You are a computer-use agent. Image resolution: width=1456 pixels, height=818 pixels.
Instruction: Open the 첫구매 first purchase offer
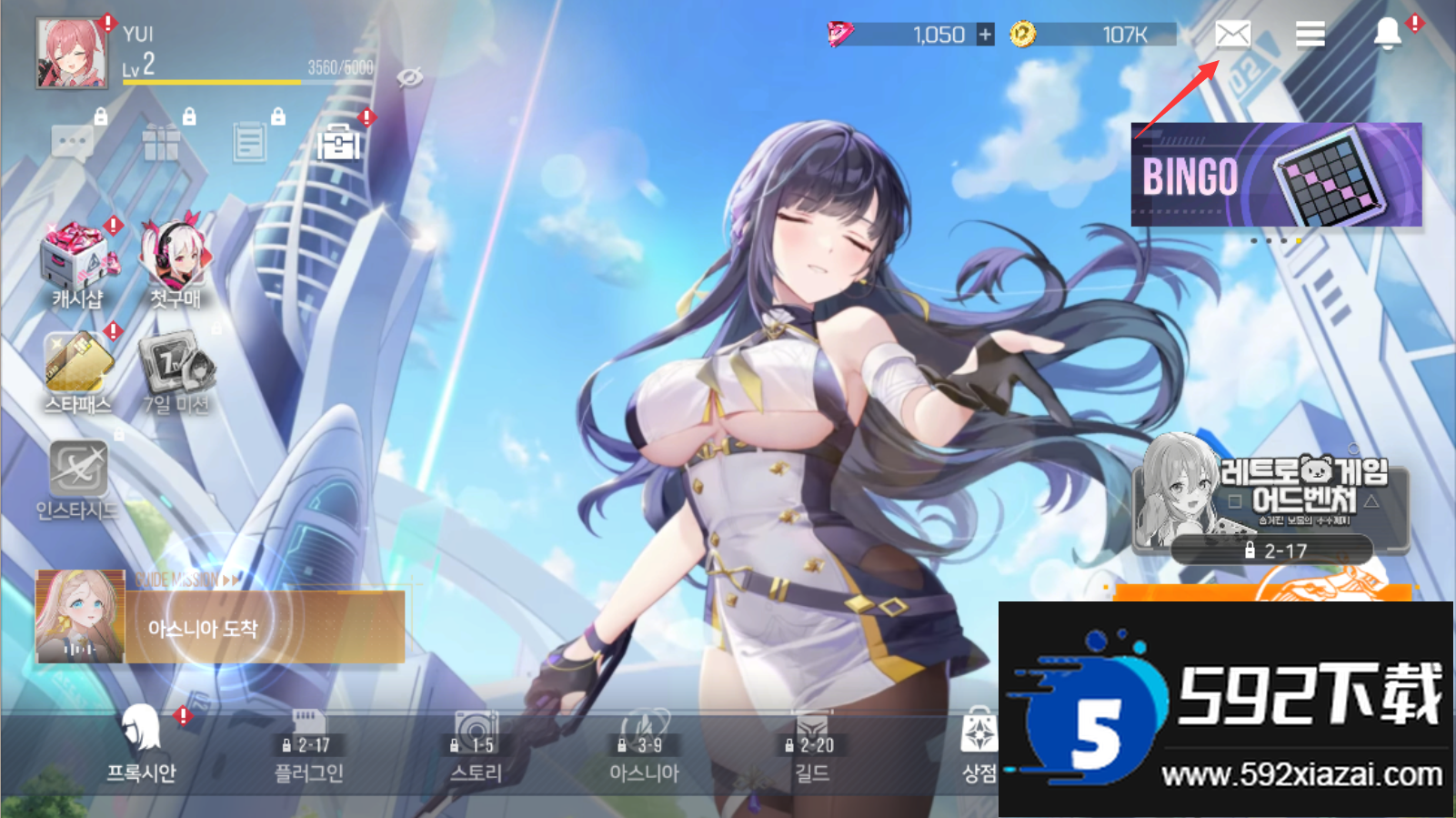176,264
